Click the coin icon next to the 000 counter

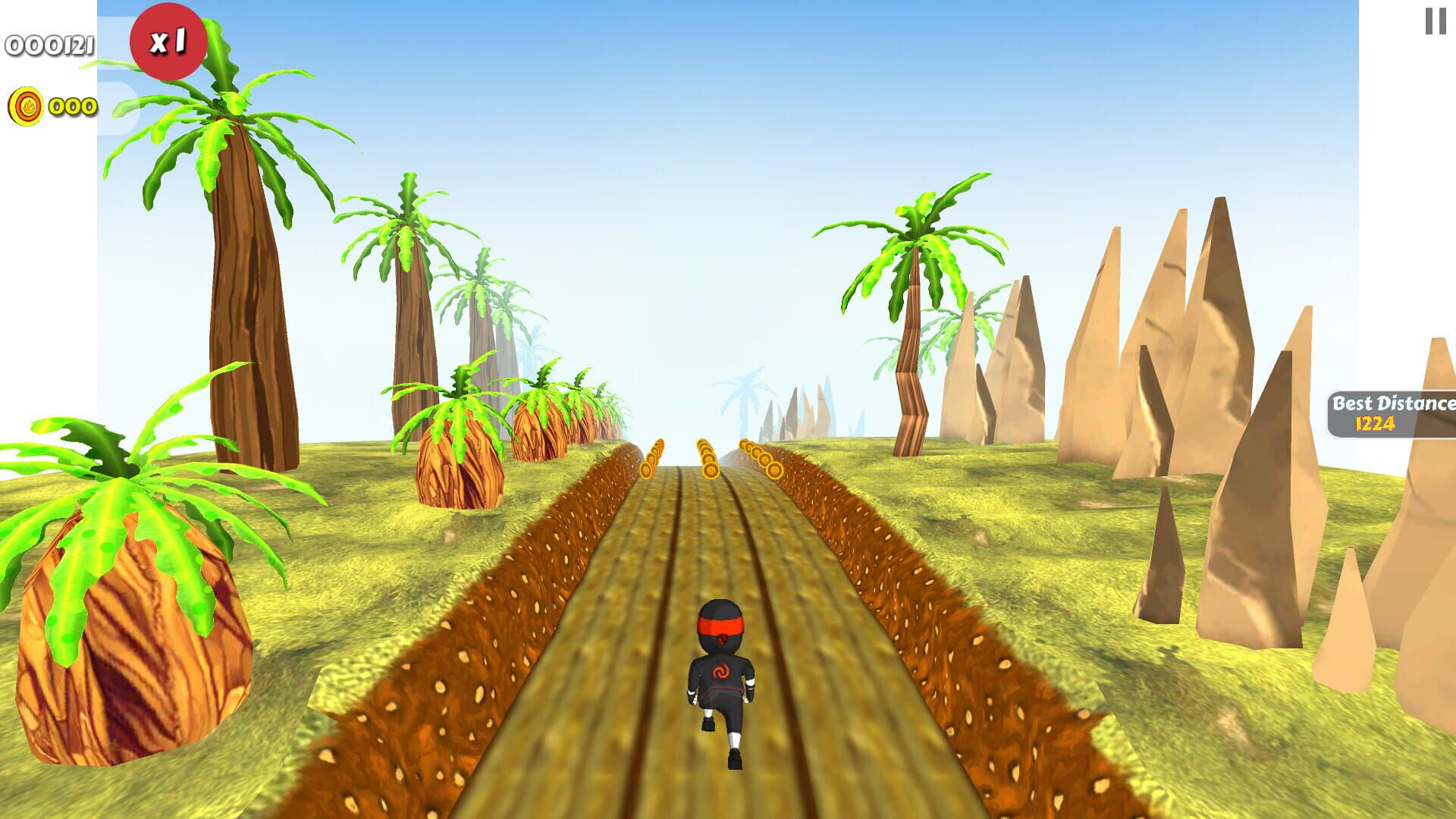click(27, 108)
